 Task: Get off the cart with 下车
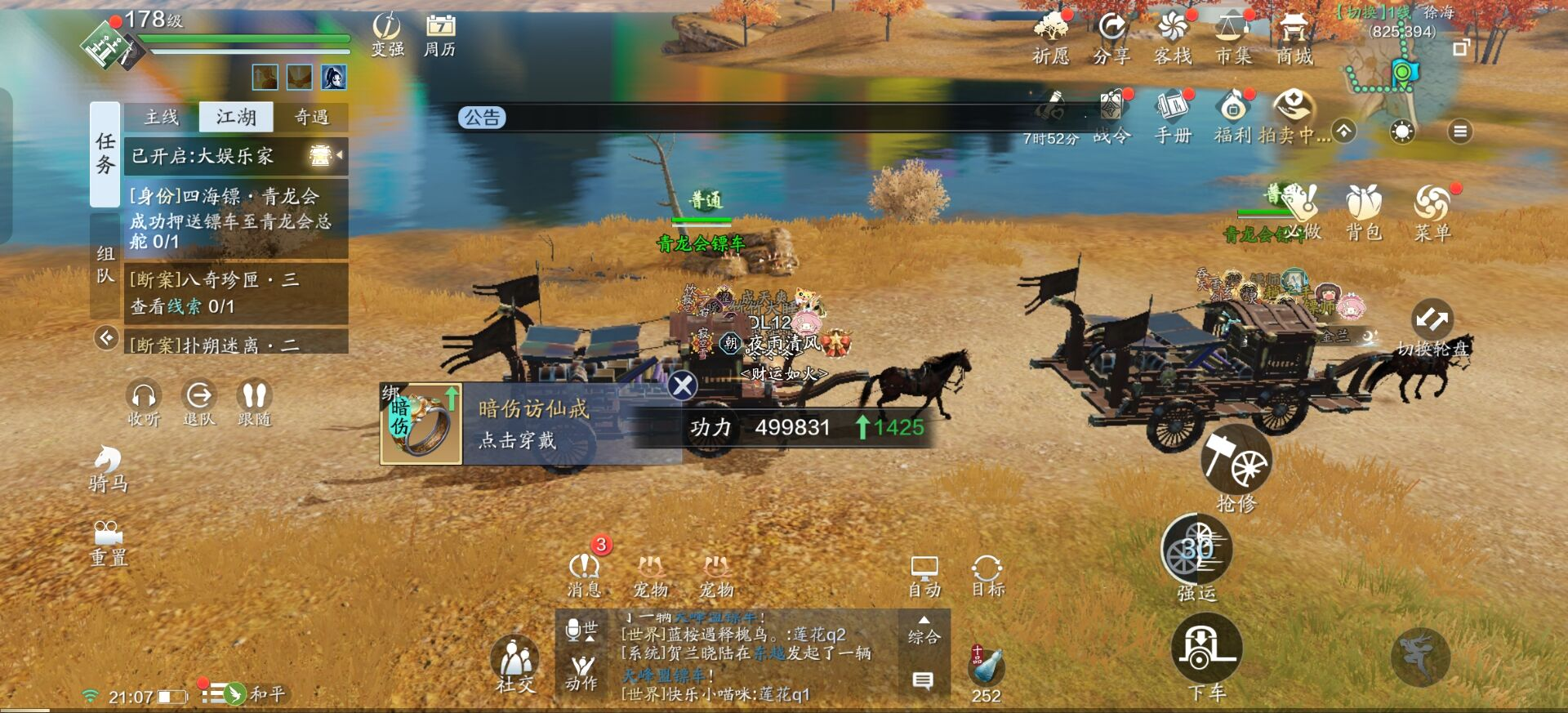[1206, 653]
